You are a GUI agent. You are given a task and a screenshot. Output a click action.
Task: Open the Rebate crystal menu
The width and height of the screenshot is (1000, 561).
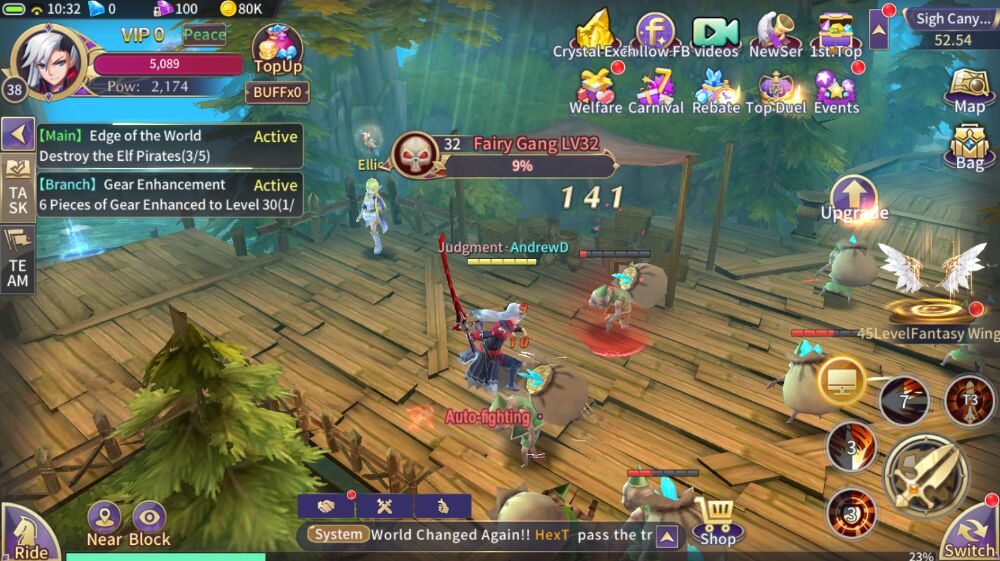click(x=716, y=92)
